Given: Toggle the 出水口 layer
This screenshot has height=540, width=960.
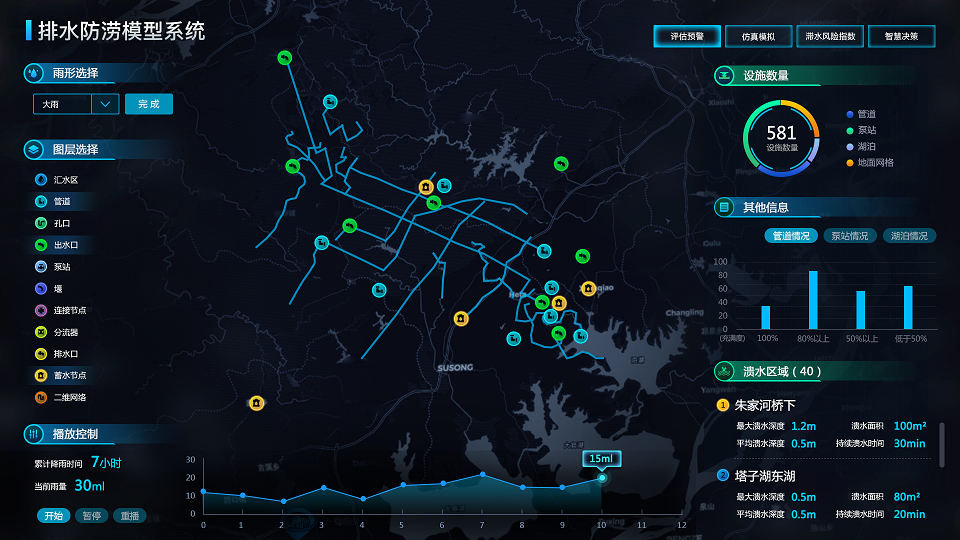Looking at the screenshot, I should pos(65,245).
